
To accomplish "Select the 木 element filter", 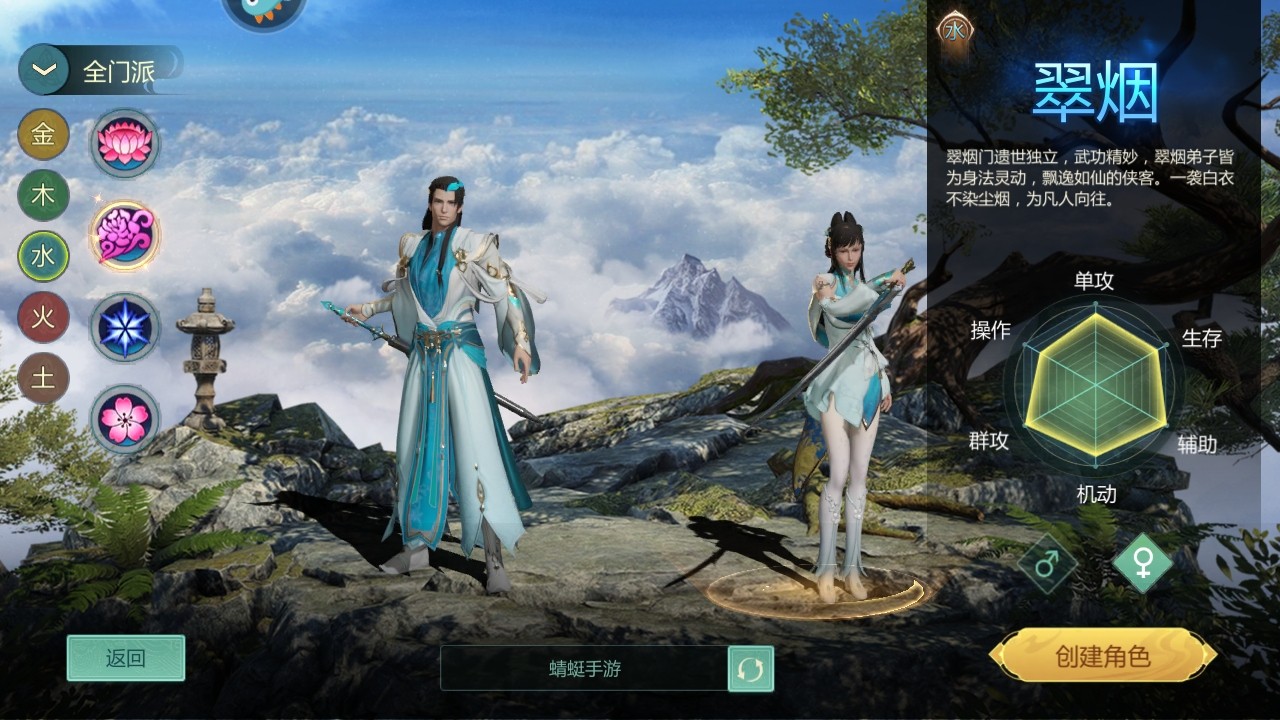I will pos(42,196).
